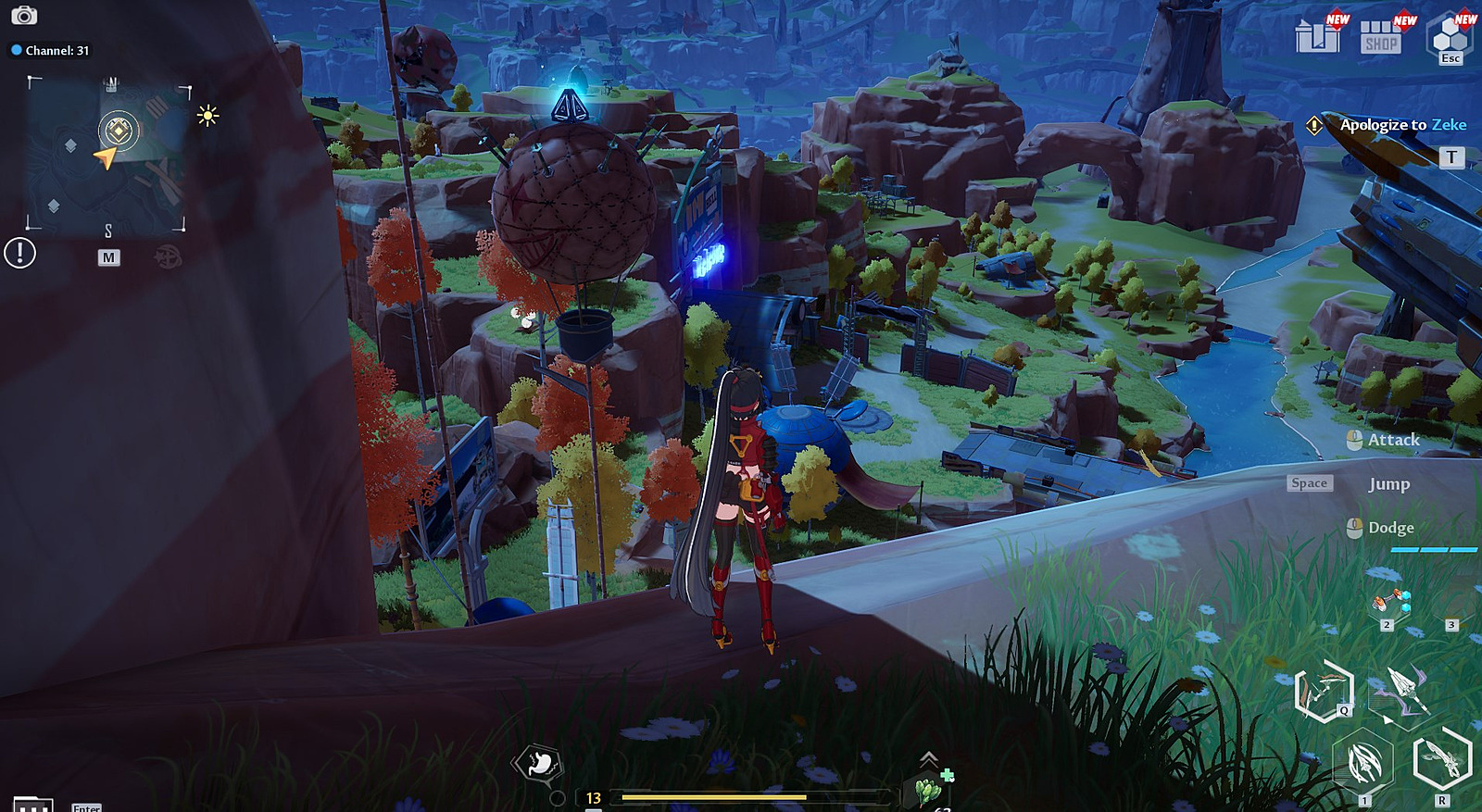Activate the weapon skill in slot 1
Screen dimensions: 1482x812
(x=1363, y=764)
